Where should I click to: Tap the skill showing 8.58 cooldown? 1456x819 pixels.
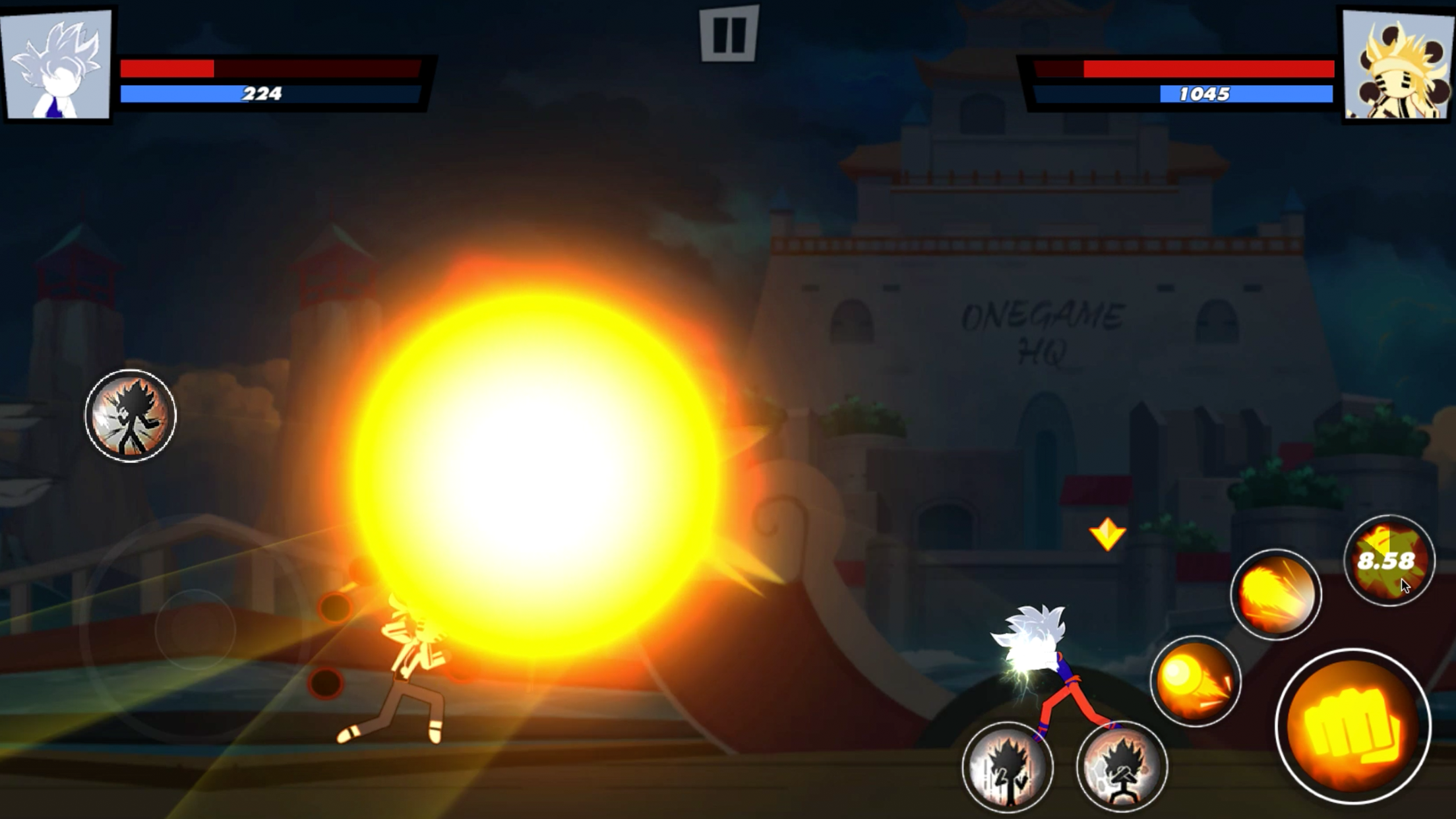(x=1389, y=562)
